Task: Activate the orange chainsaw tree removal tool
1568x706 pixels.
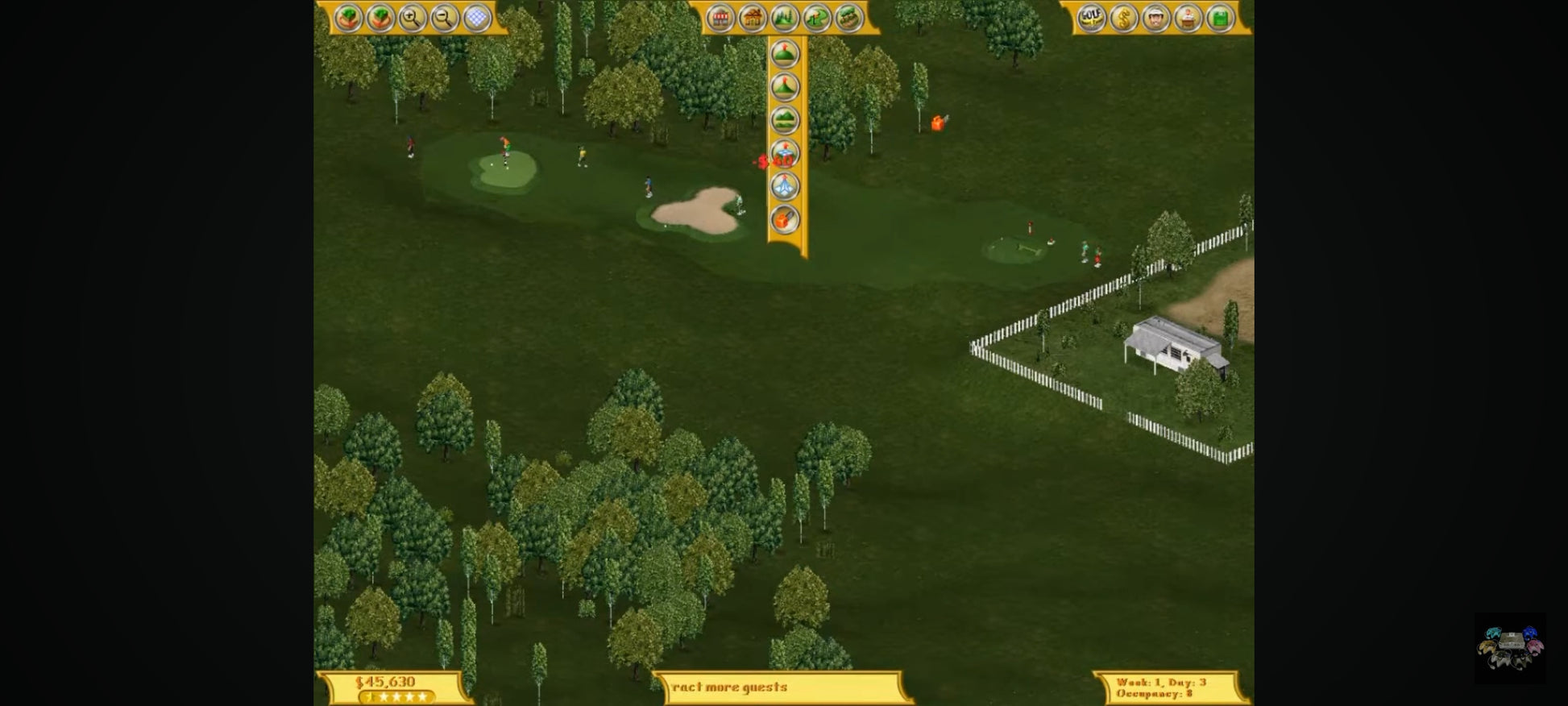Action: (x=785, y=219)
